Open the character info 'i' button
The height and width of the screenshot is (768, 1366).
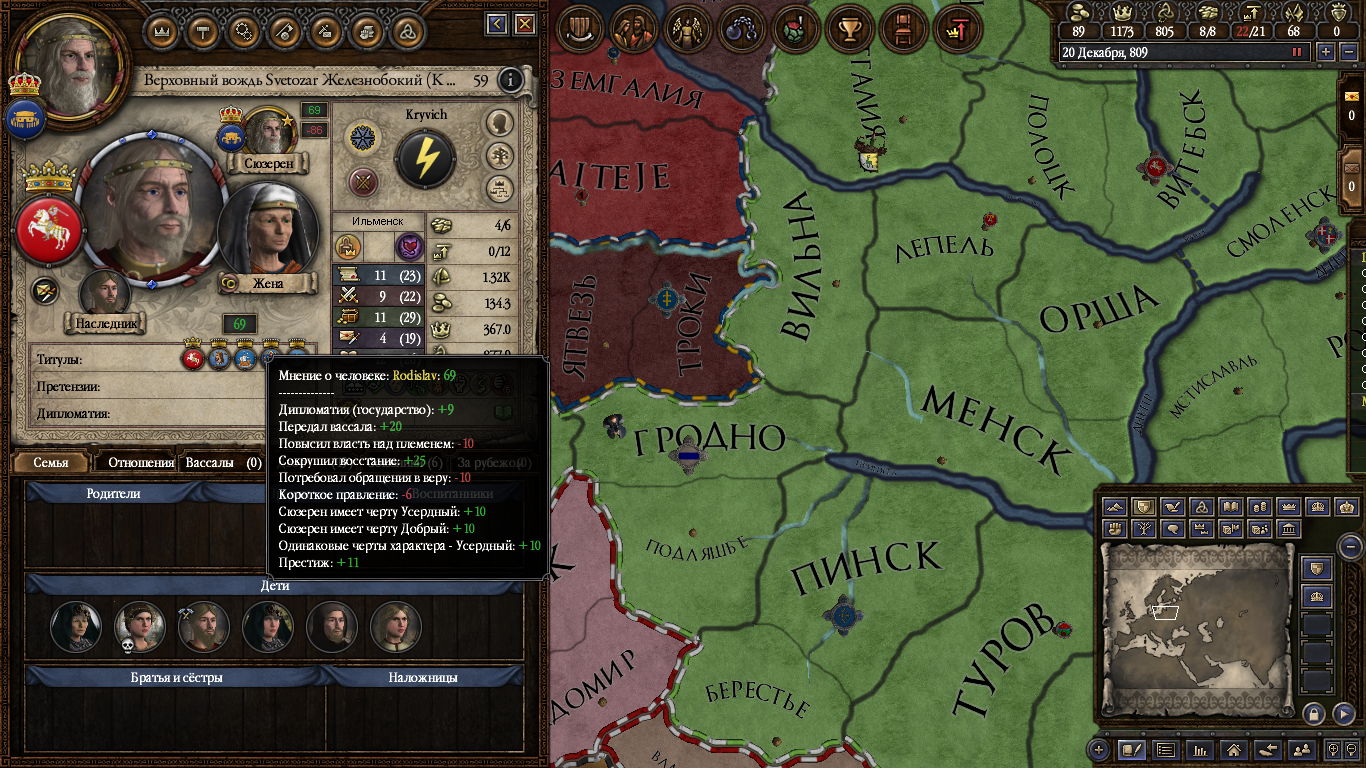511,80
